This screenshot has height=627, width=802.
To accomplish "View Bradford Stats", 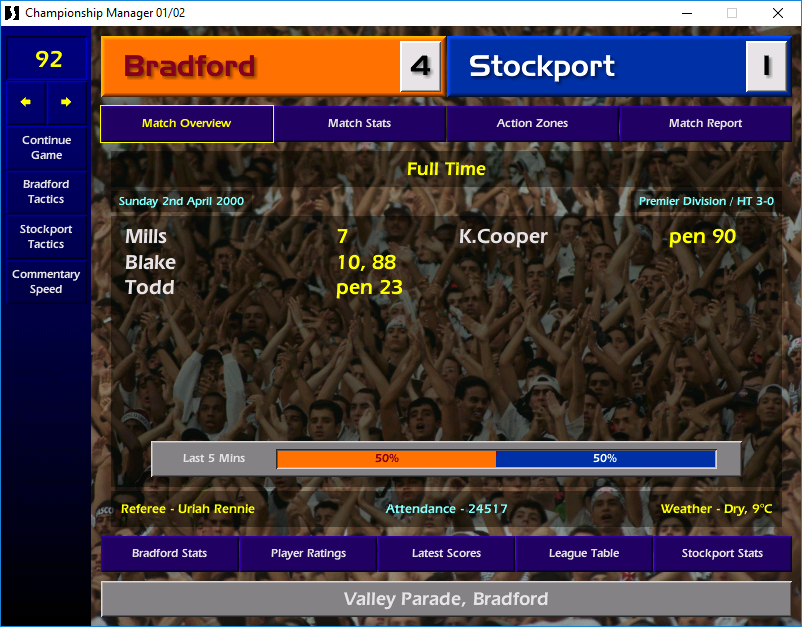I will pos(169,553).
